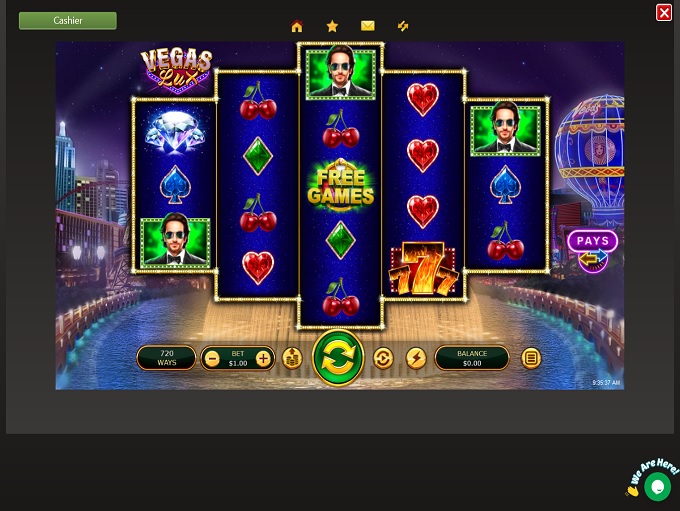Open the Cashier
The width and height of the screenshot is (680, 511).
(x=68, y=20)
